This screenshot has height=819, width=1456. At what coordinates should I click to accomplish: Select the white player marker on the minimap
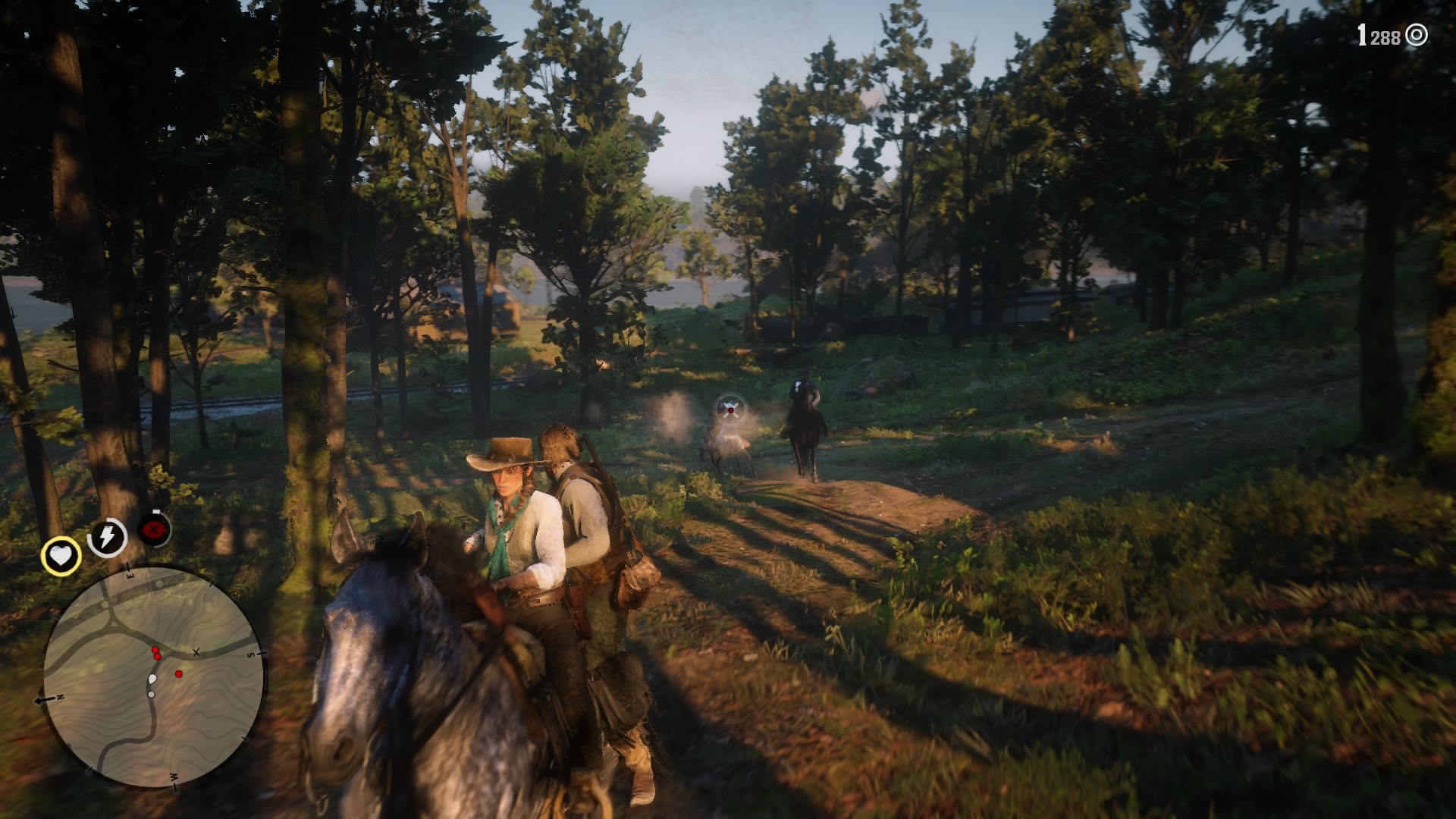point(152,678)
